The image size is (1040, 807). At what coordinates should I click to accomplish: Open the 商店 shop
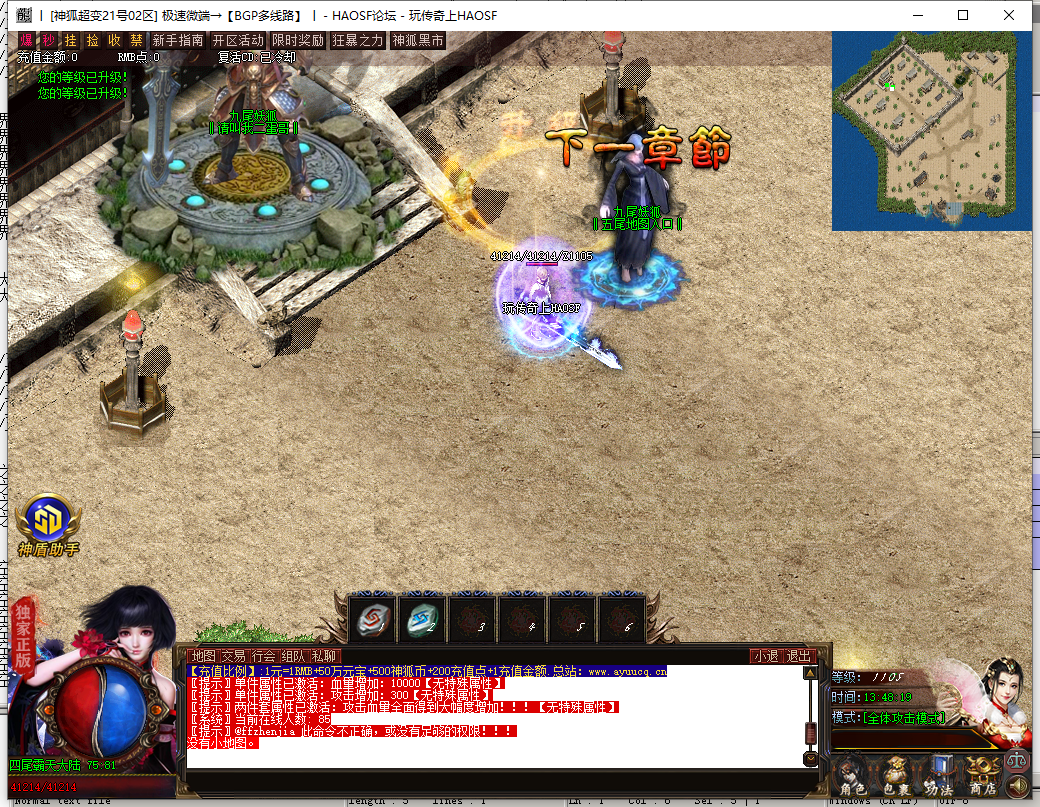click(982, 777)
